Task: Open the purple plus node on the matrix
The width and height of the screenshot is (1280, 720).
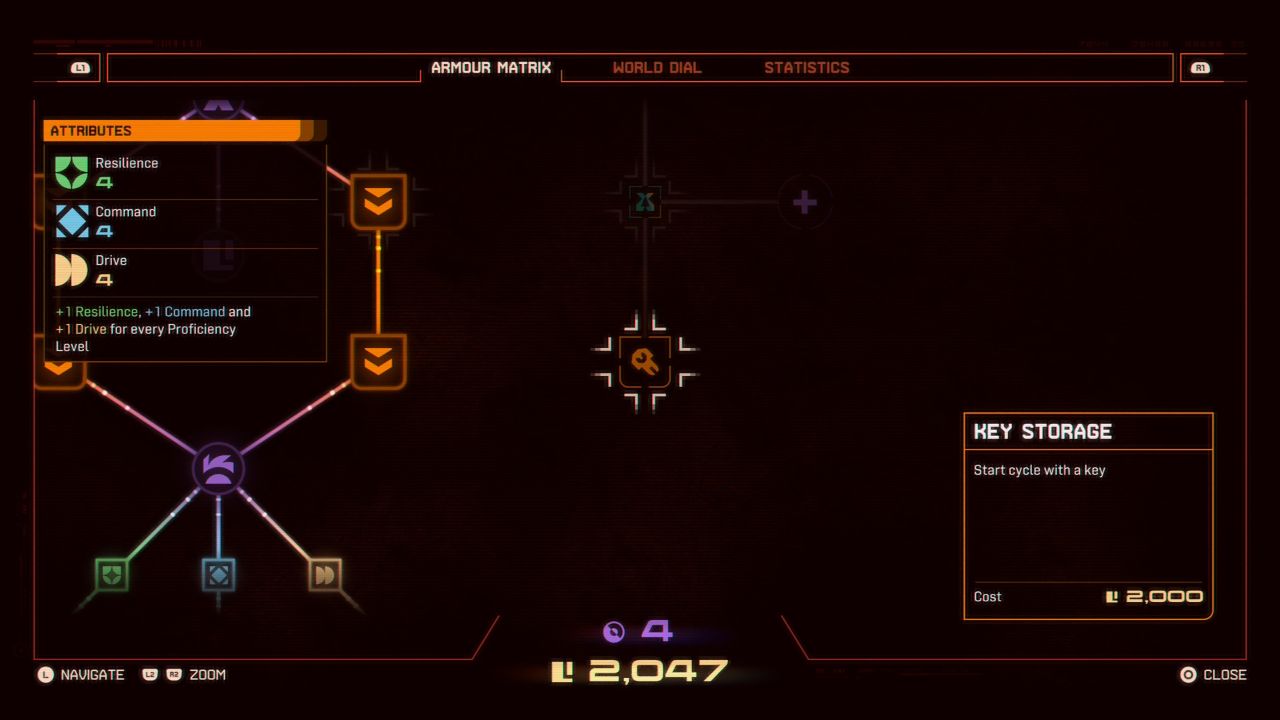Action: (x=804, y=201)
